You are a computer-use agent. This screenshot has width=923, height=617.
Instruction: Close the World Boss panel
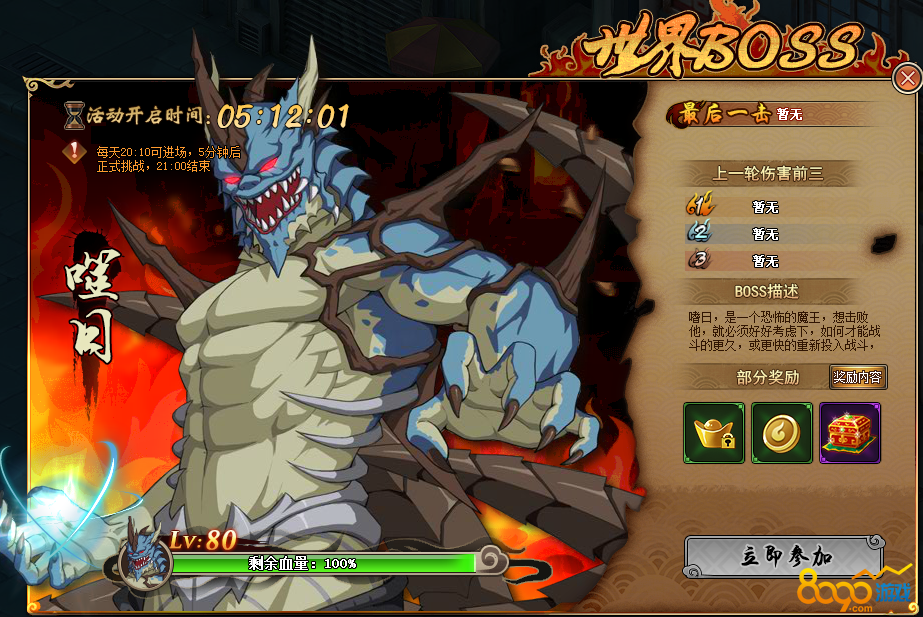click(907, 78)
